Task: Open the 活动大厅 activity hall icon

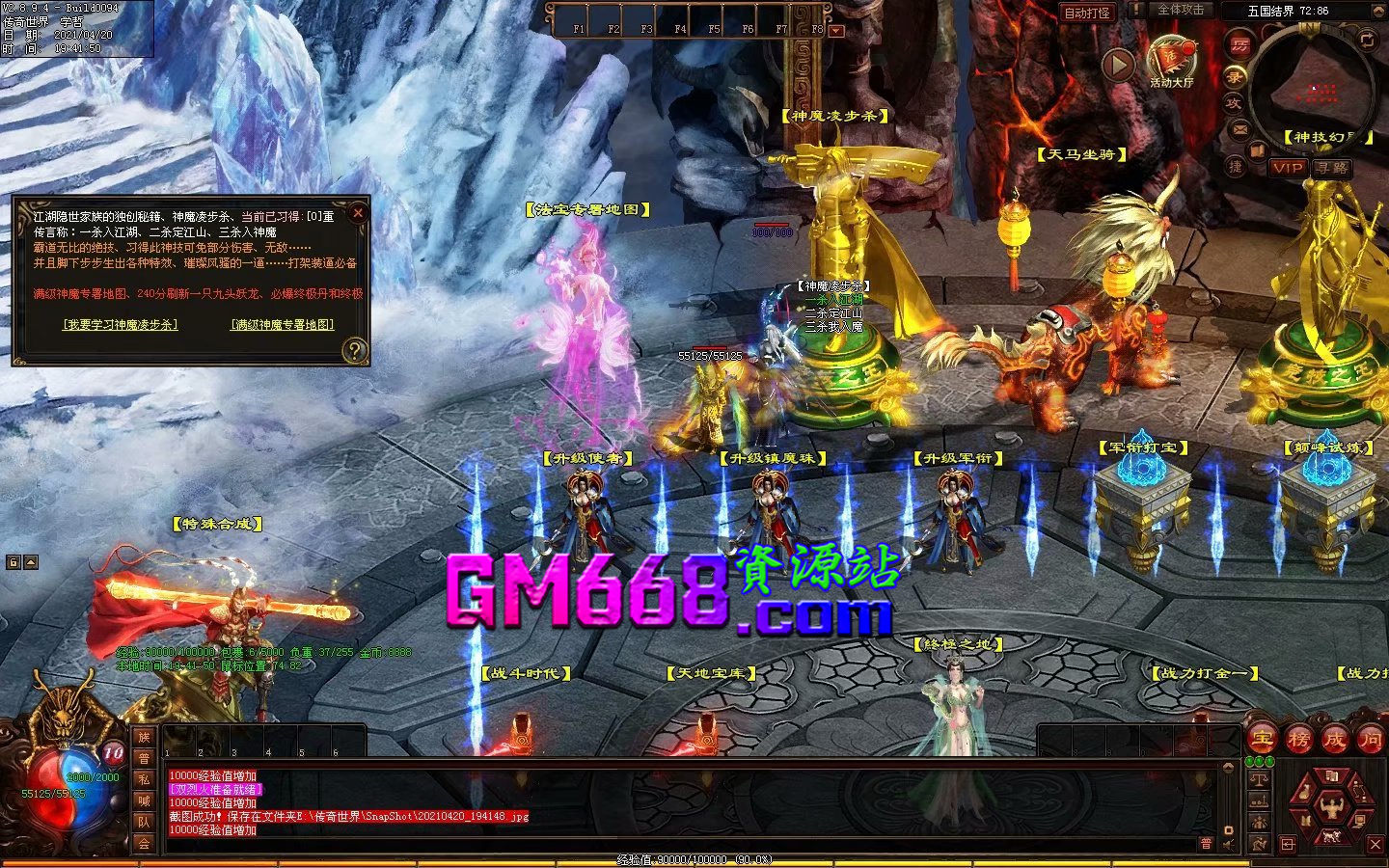Action: [1171, 60]
